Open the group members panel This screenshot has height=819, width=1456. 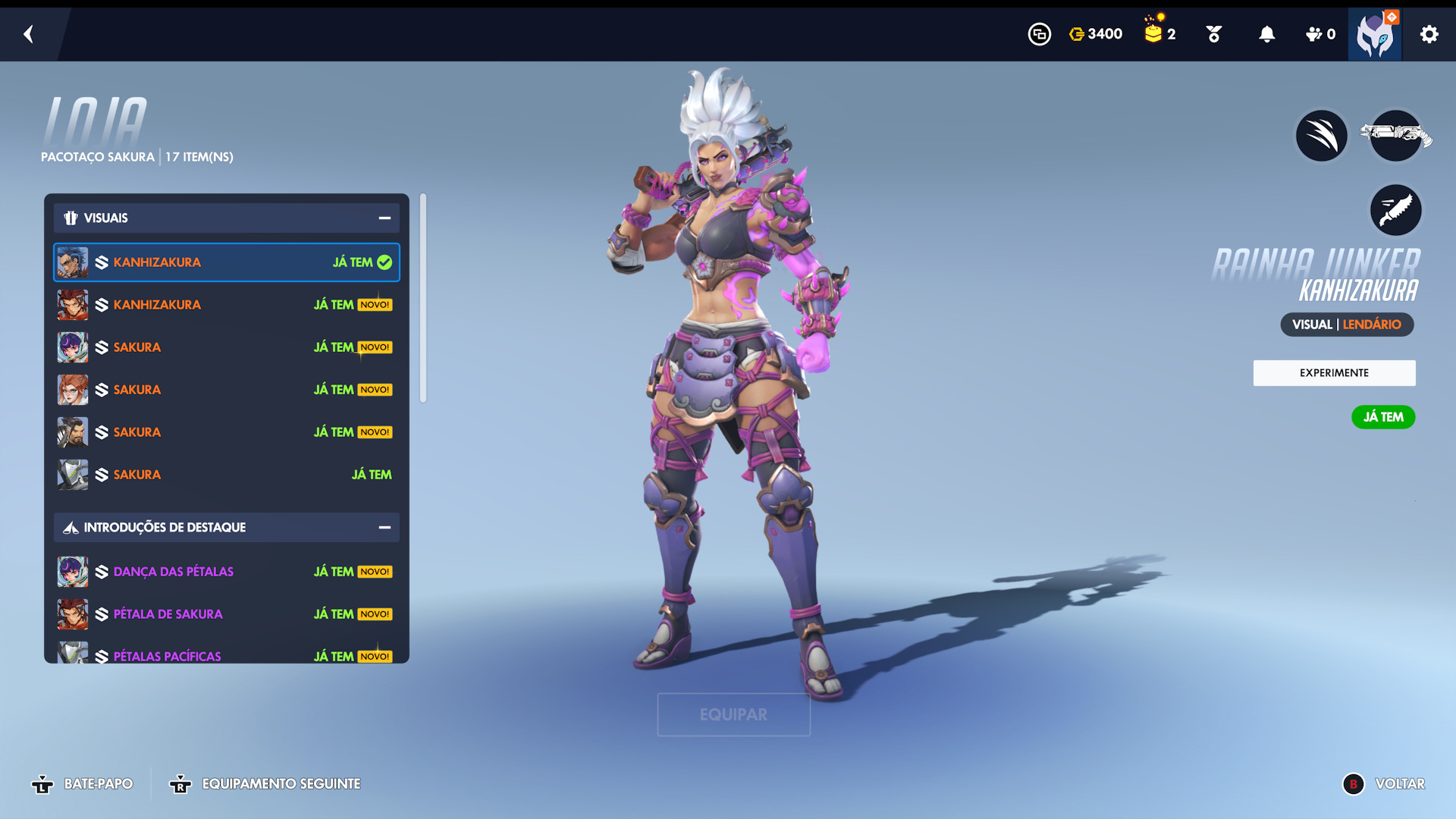(x=1319, y=34)
